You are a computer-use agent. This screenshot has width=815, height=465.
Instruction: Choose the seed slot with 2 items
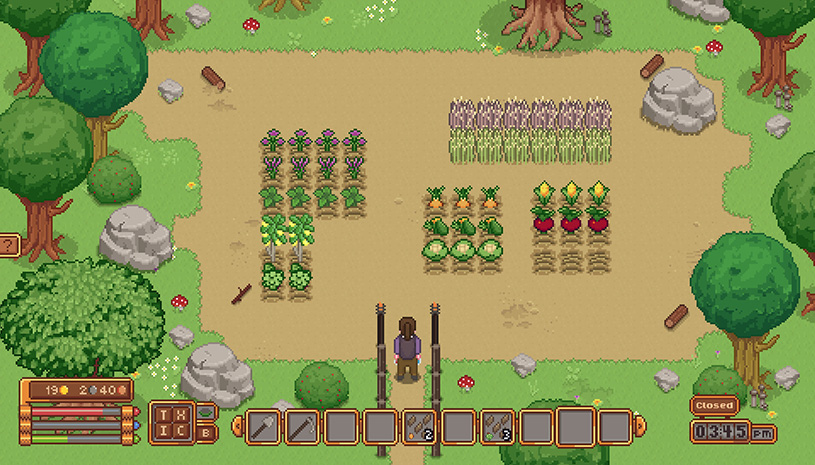pos(418,427)
